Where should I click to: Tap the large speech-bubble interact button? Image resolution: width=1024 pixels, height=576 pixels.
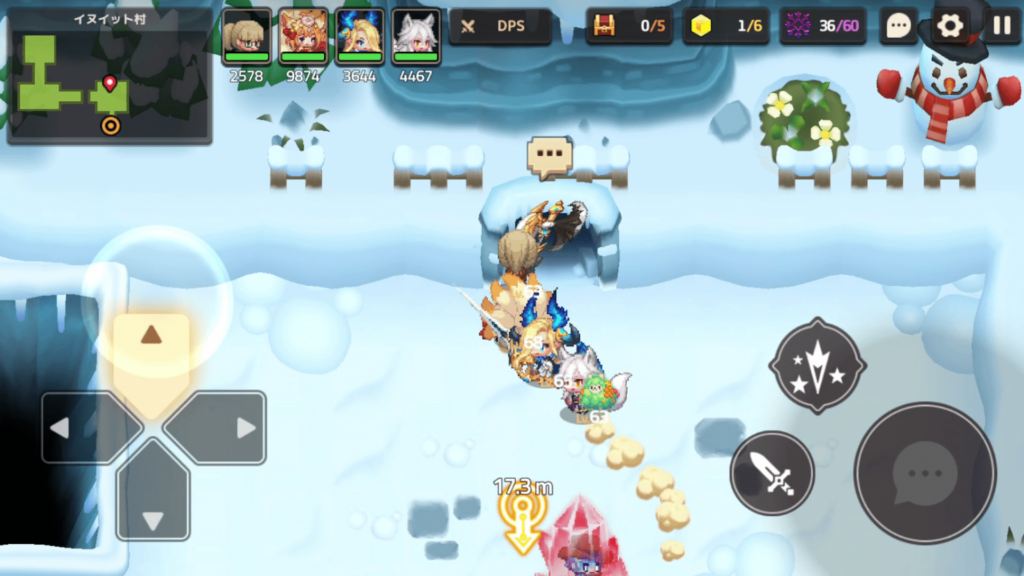click(x=925, y=473)
